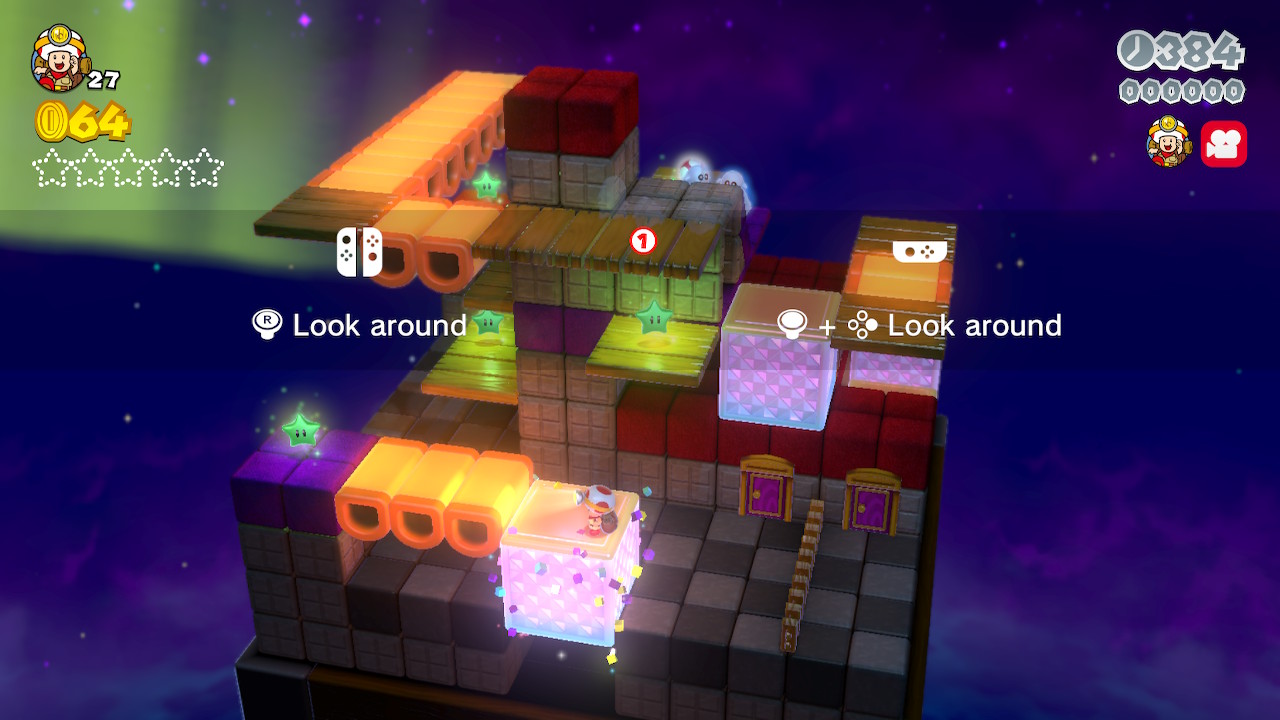Tap the red camera view icon
This screenshot has width=1280, height=720.
click(x=1223, y=144)
